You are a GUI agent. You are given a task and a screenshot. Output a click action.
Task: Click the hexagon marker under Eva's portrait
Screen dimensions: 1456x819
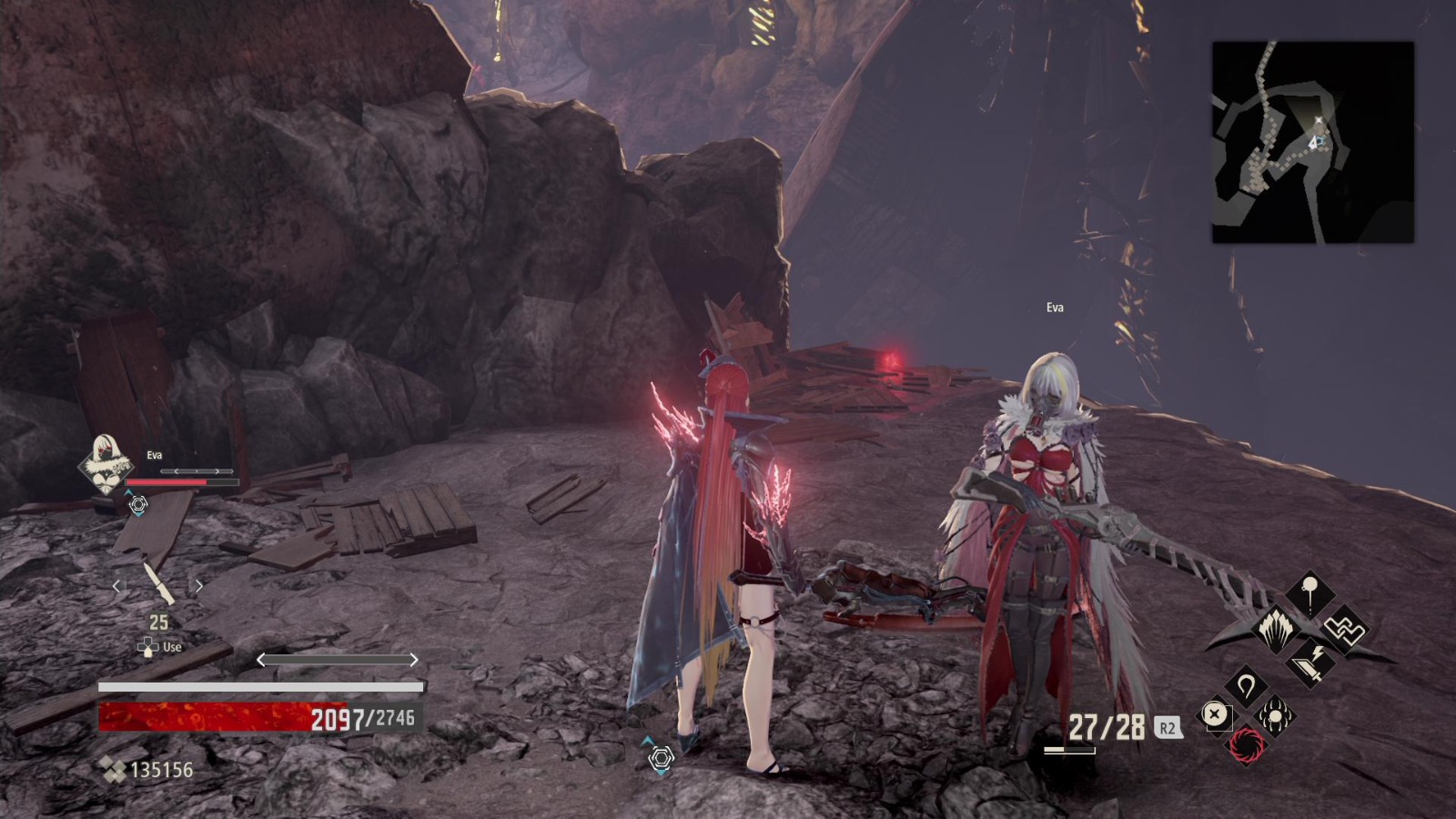pyautogui.click(x=139, y=504)
